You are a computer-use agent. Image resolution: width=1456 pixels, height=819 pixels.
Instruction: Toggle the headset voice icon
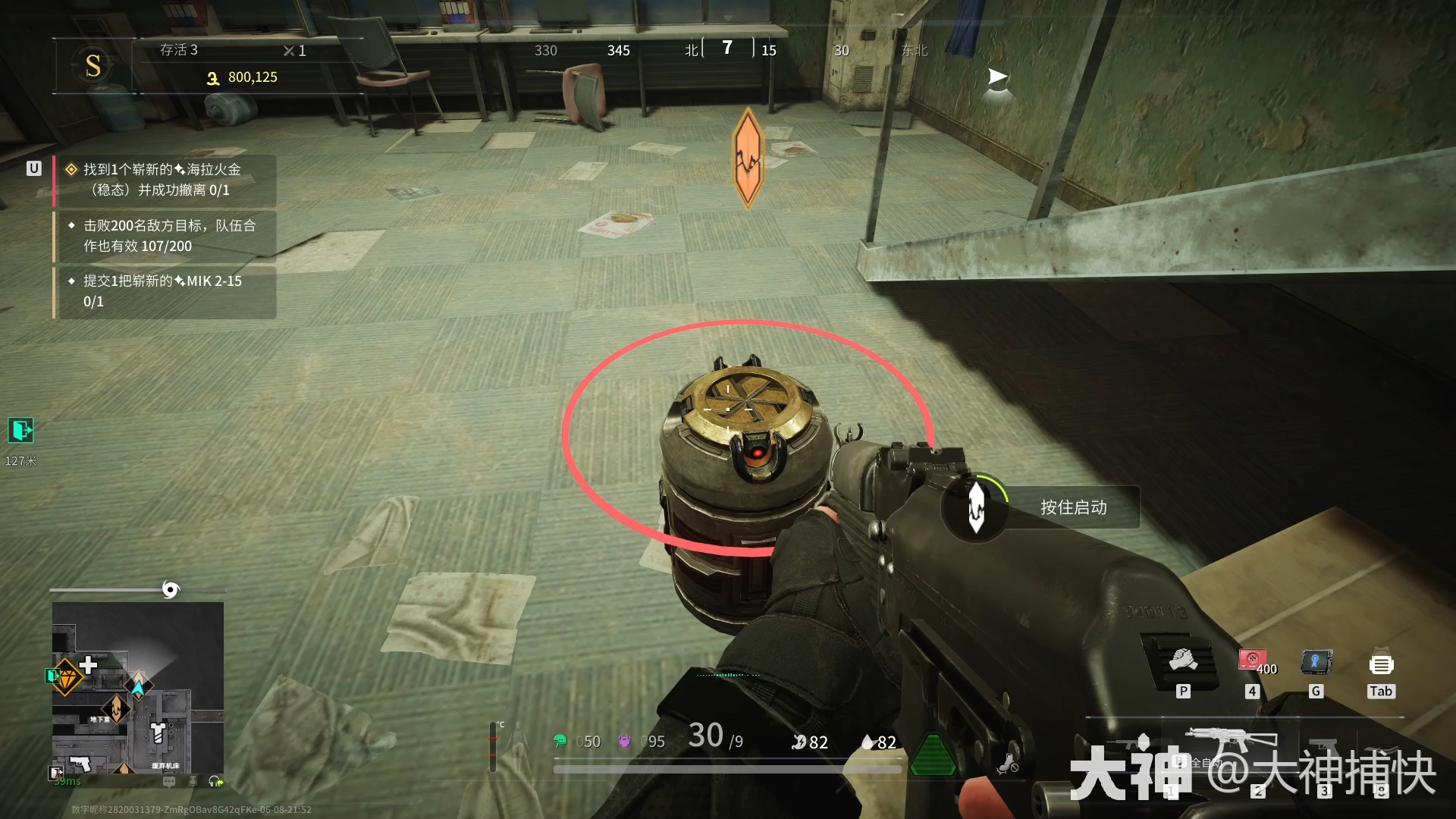pos(215,781)
